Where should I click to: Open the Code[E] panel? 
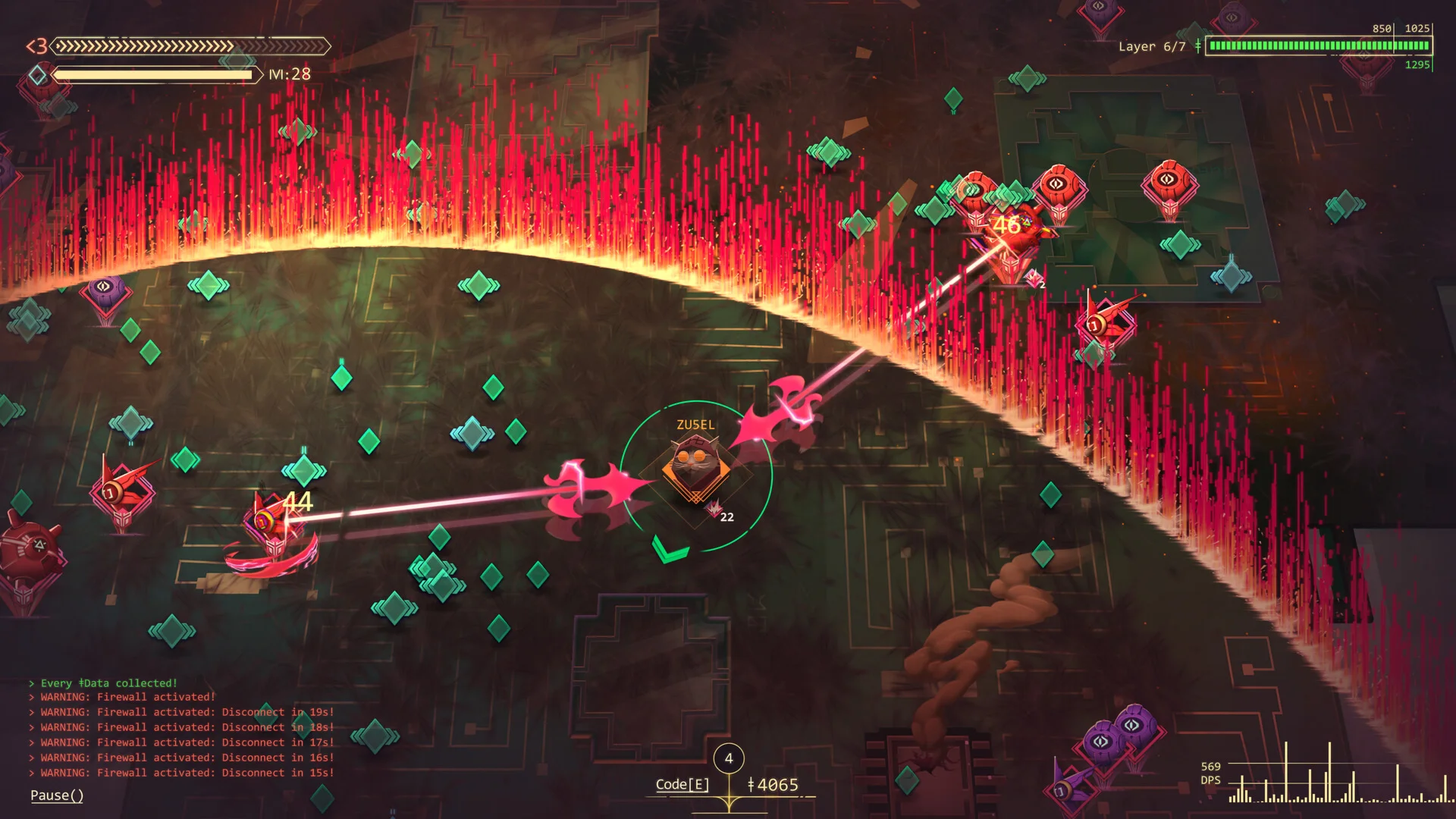click(x=682, y=784)
